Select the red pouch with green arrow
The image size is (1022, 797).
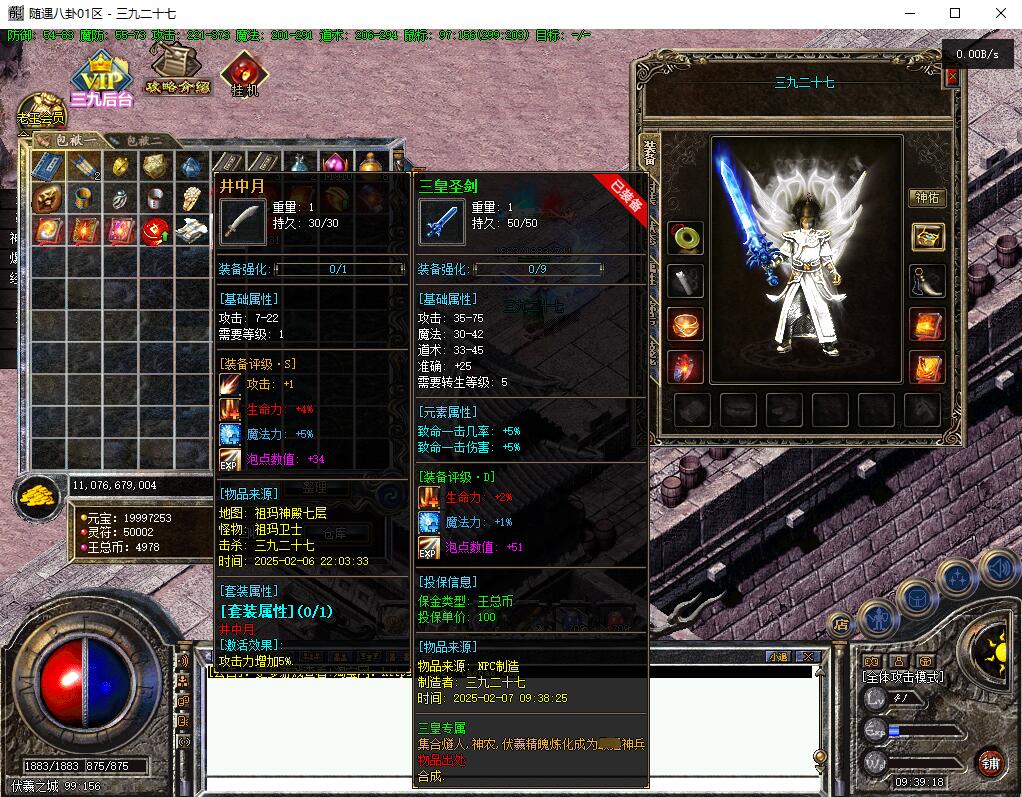click(155, 231)
